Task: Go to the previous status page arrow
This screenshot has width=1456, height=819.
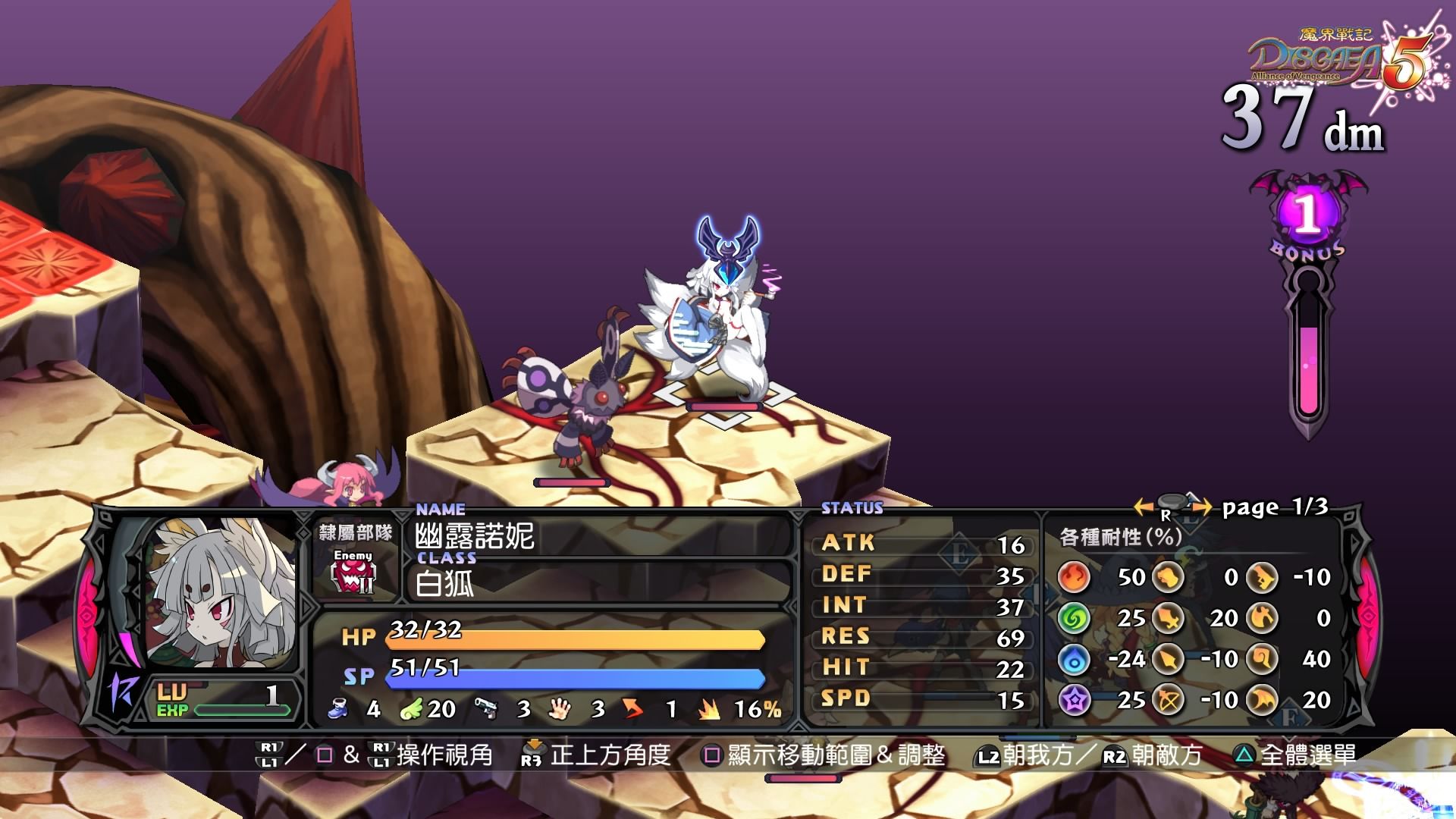Action: click(1143, 506)
